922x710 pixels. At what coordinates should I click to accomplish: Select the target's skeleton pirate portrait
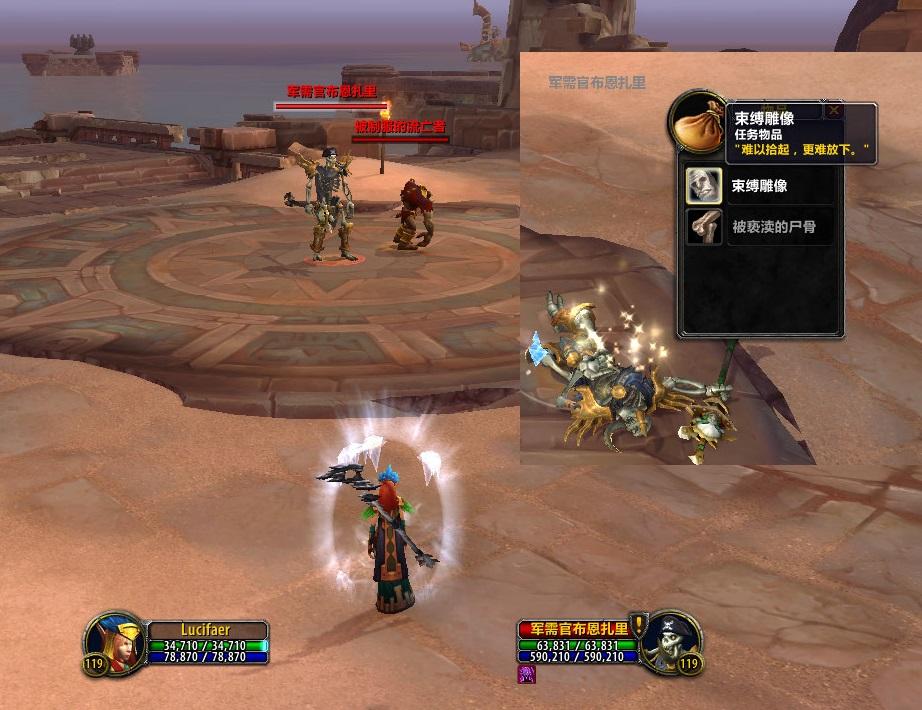click(x=670, y=641)
